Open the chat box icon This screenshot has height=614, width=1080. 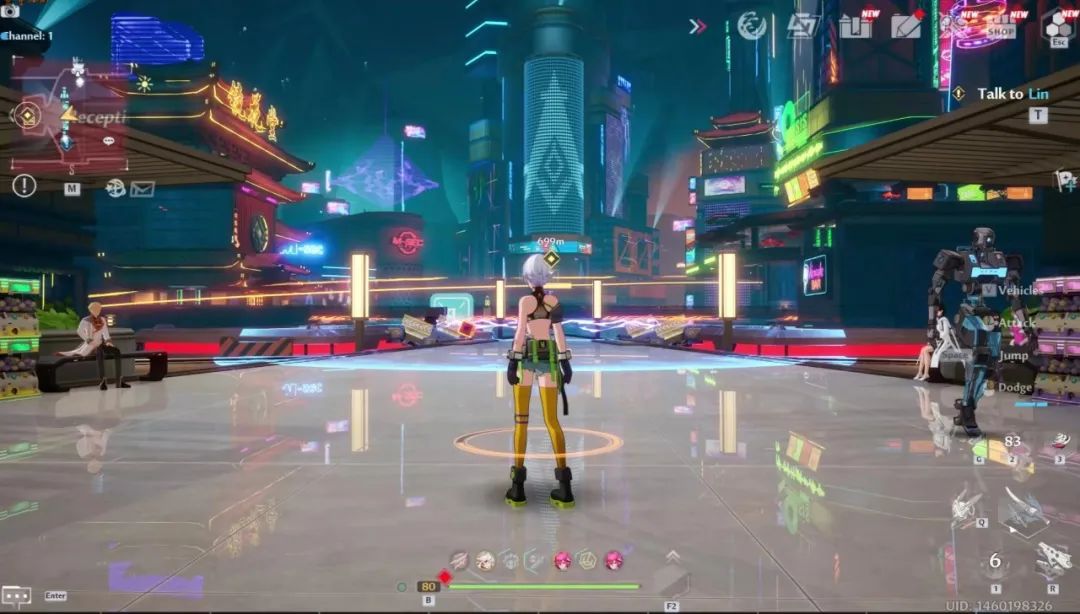(16, 595)
